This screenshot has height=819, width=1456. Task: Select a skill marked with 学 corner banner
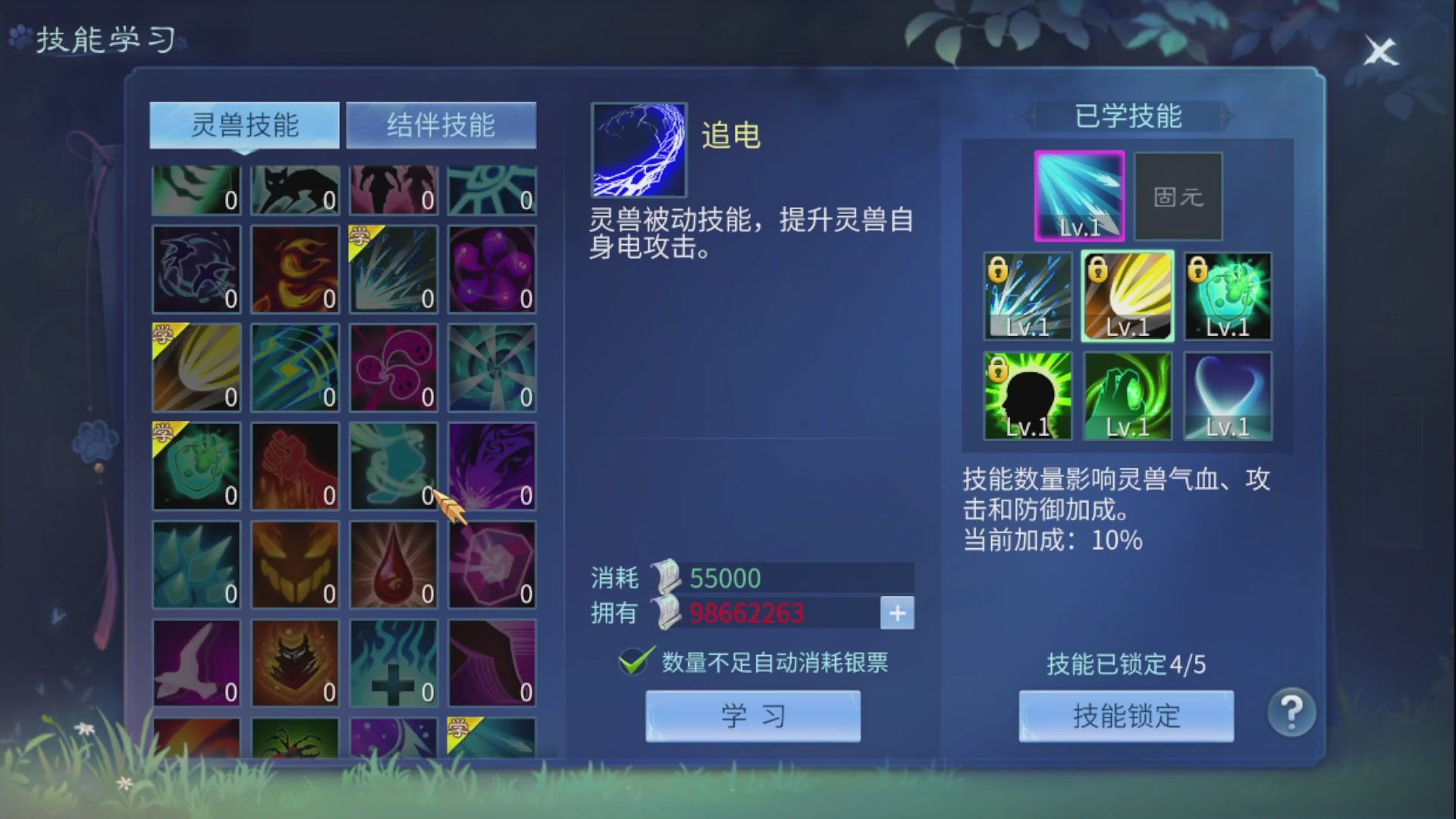pyautogui.click(x=393, y=269)
